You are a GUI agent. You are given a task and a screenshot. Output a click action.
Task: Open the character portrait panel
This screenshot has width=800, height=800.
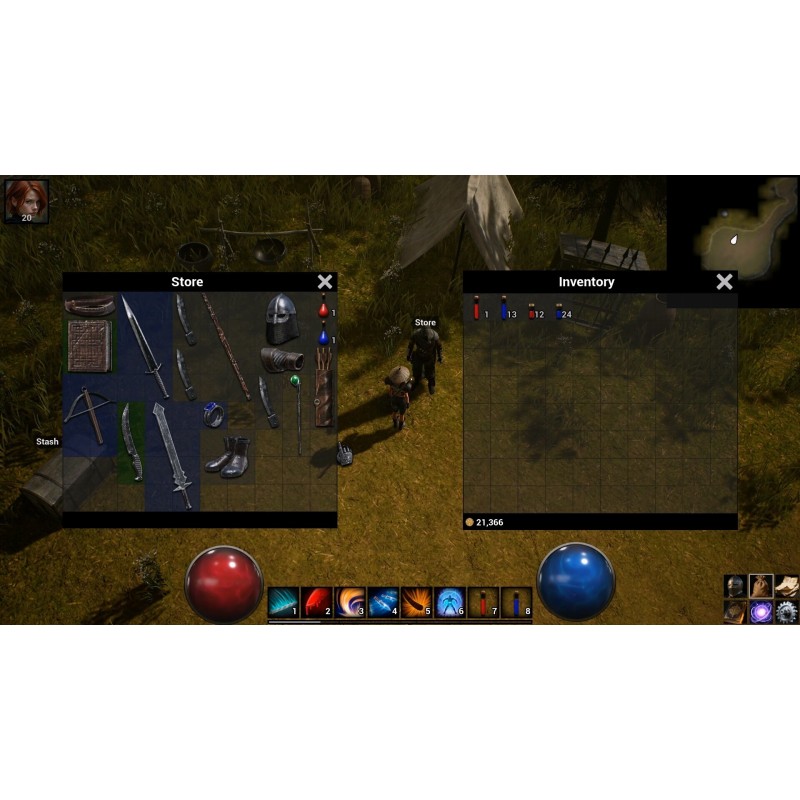(x=25, y=200)
